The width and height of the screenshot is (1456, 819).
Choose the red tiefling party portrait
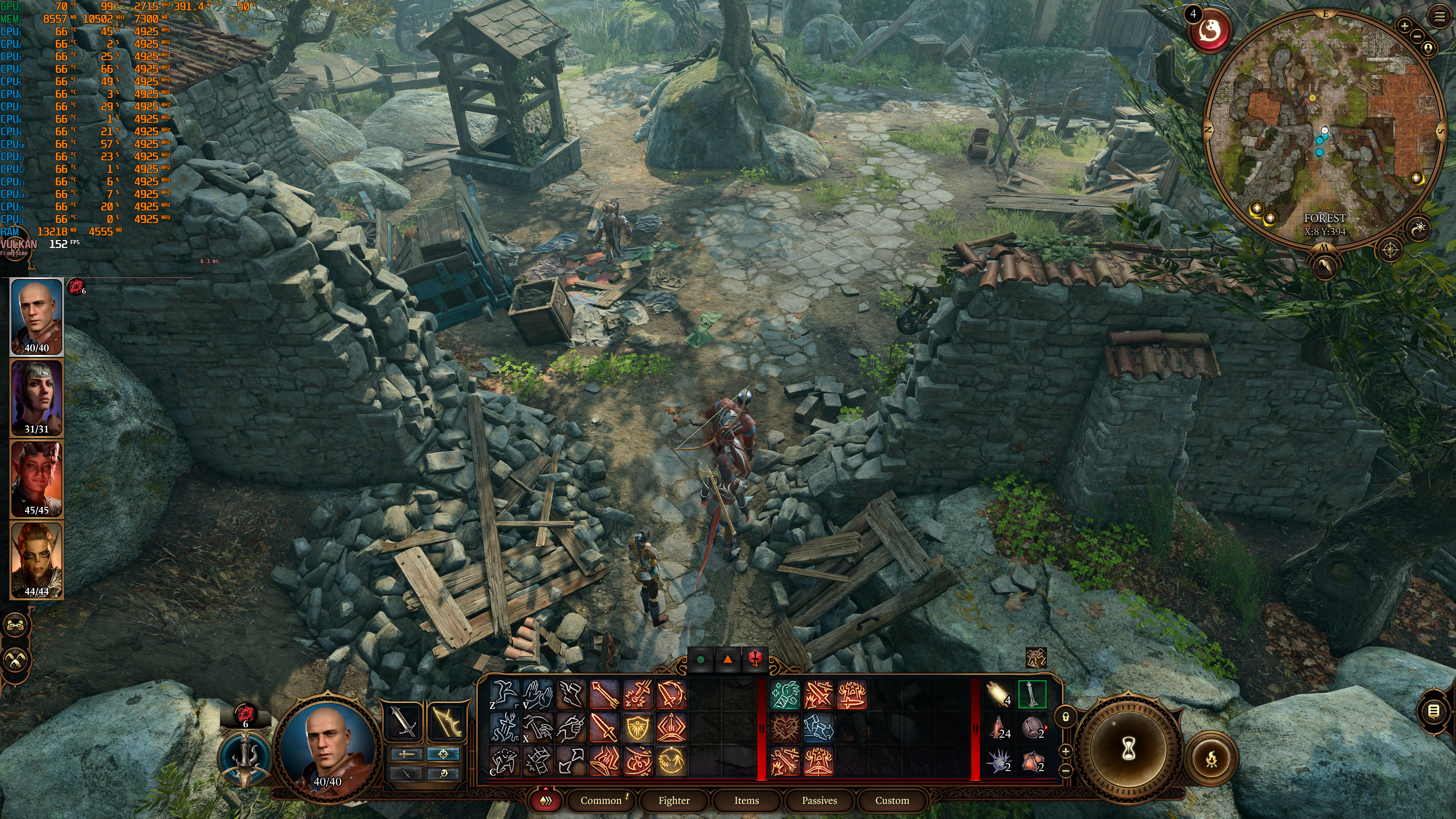[x=37, y=478]
